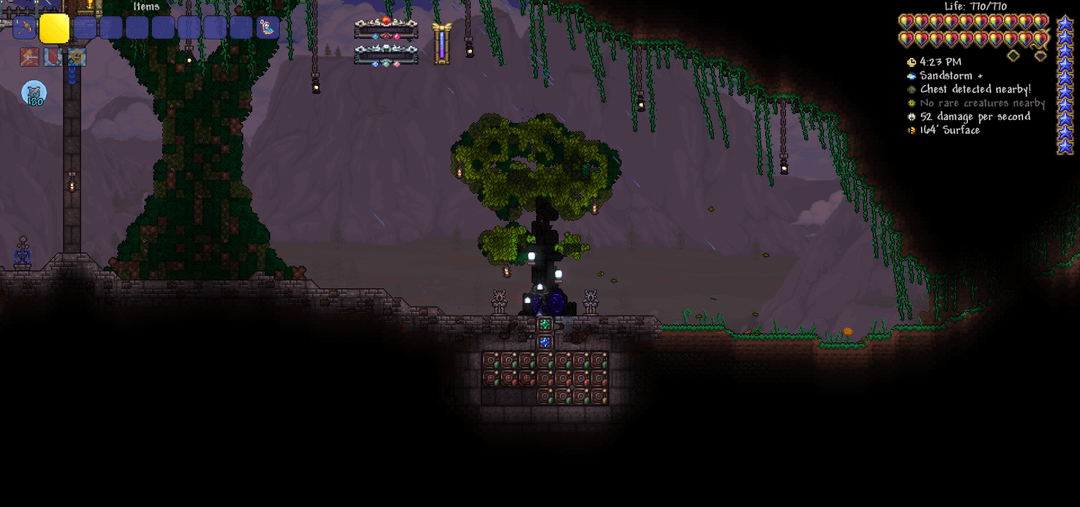Choose the last hotbar slot with the blue-pink item

(x=268, y=28)
